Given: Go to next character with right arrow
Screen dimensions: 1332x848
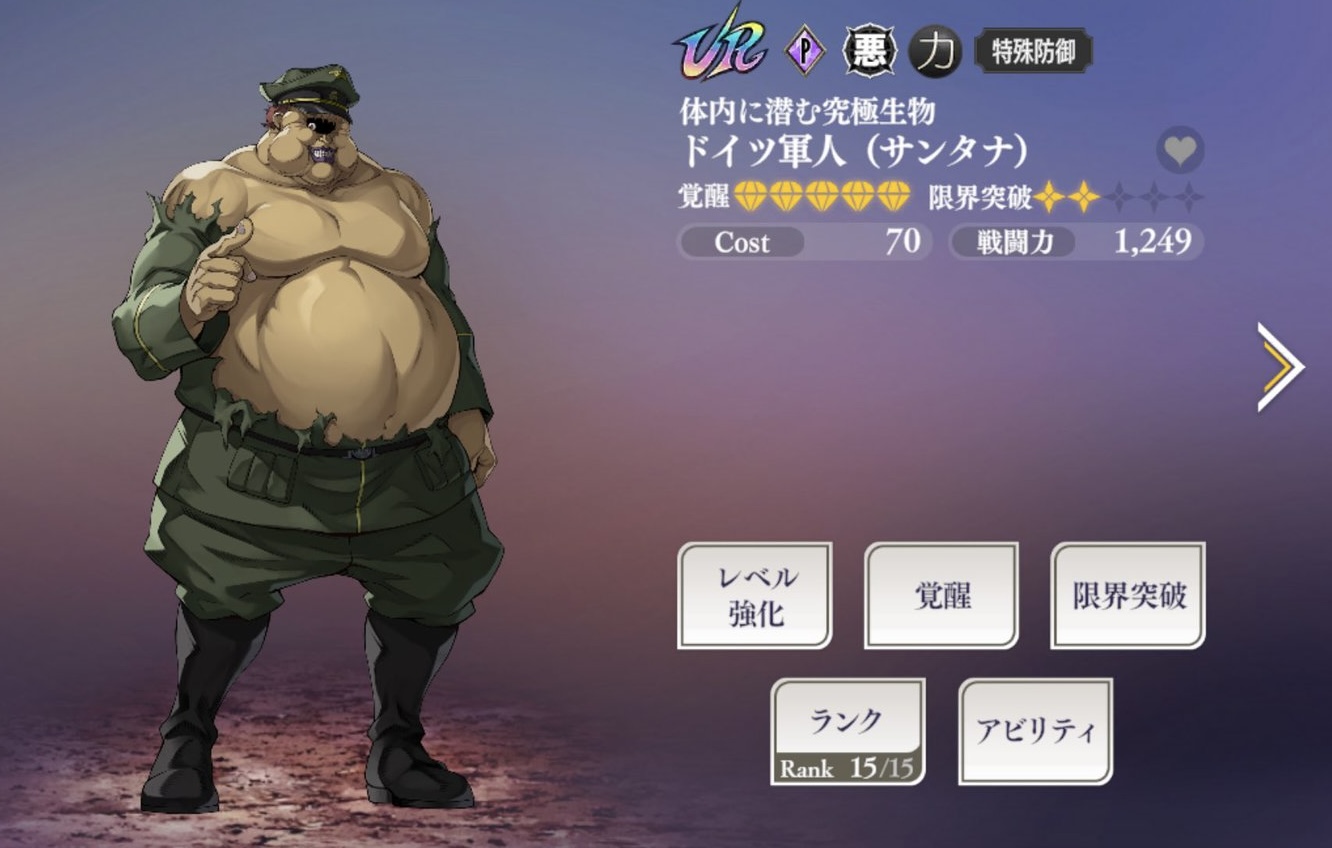Looking at the screenshot, I should [x=1280, y=367].
